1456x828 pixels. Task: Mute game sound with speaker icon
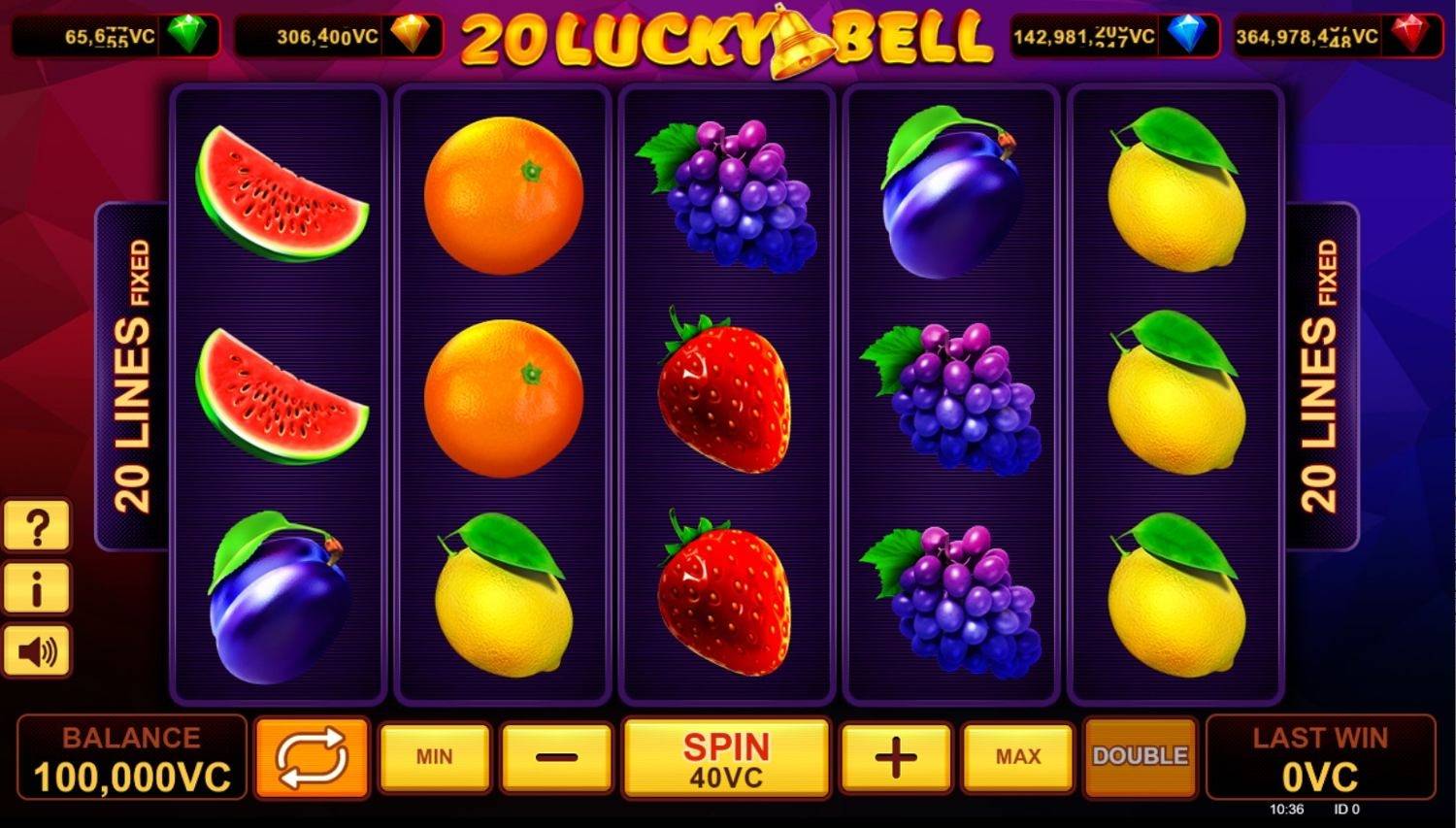(x=36, y=650)
